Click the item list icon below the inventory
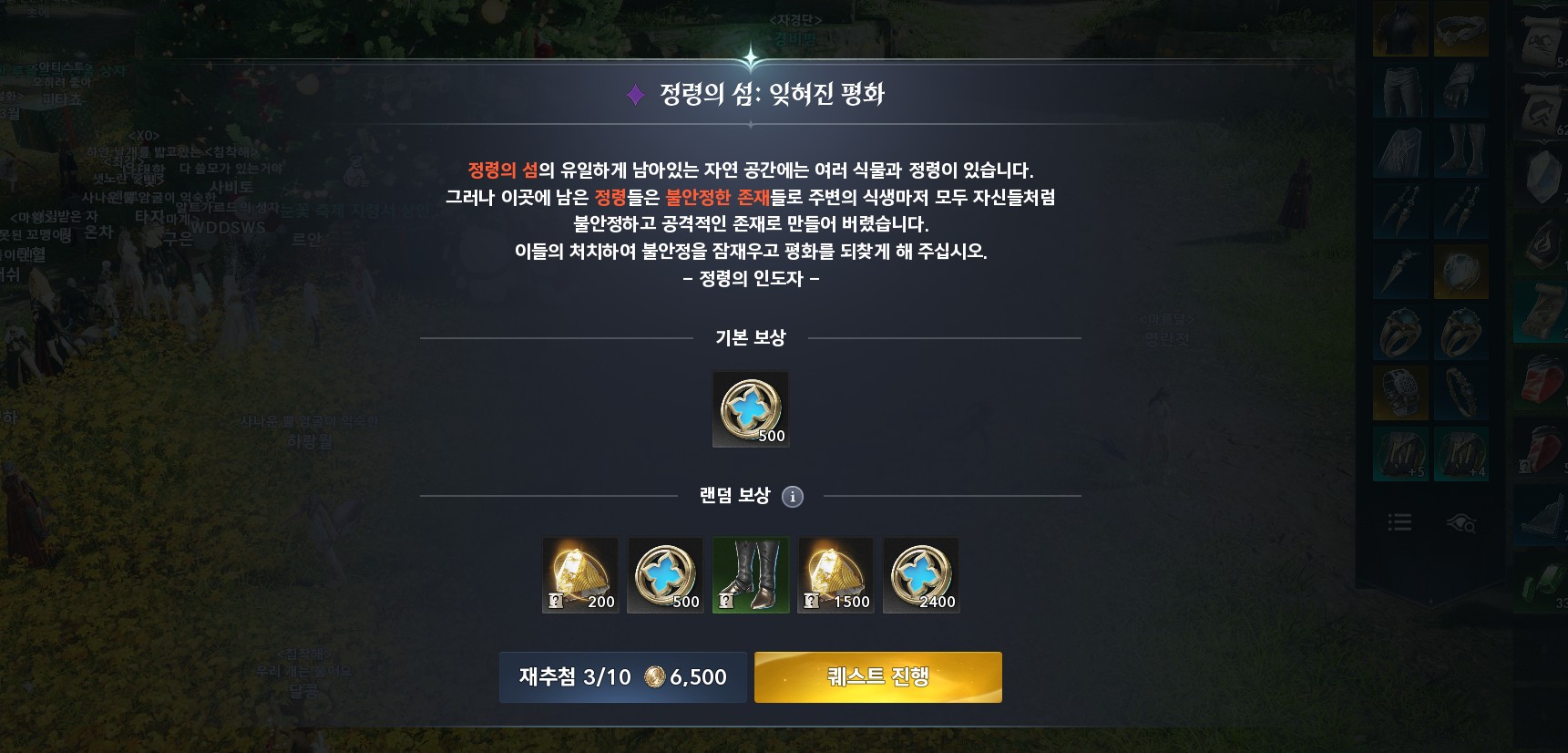The height and width of the screenshot is (753, 1568). click(1400, 523)
